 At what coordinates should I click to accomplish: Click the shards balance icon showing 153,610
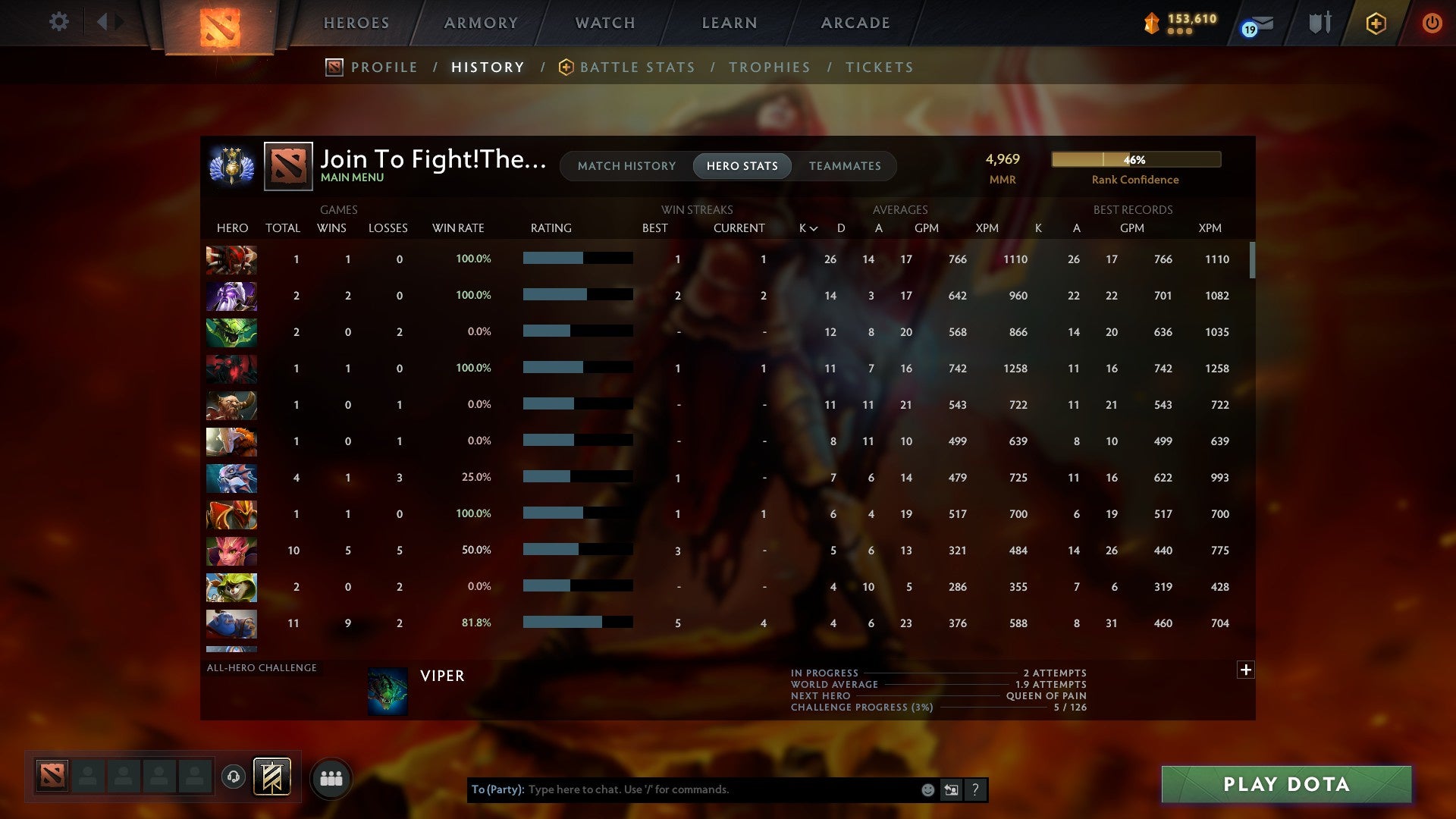pos(1150,24)
